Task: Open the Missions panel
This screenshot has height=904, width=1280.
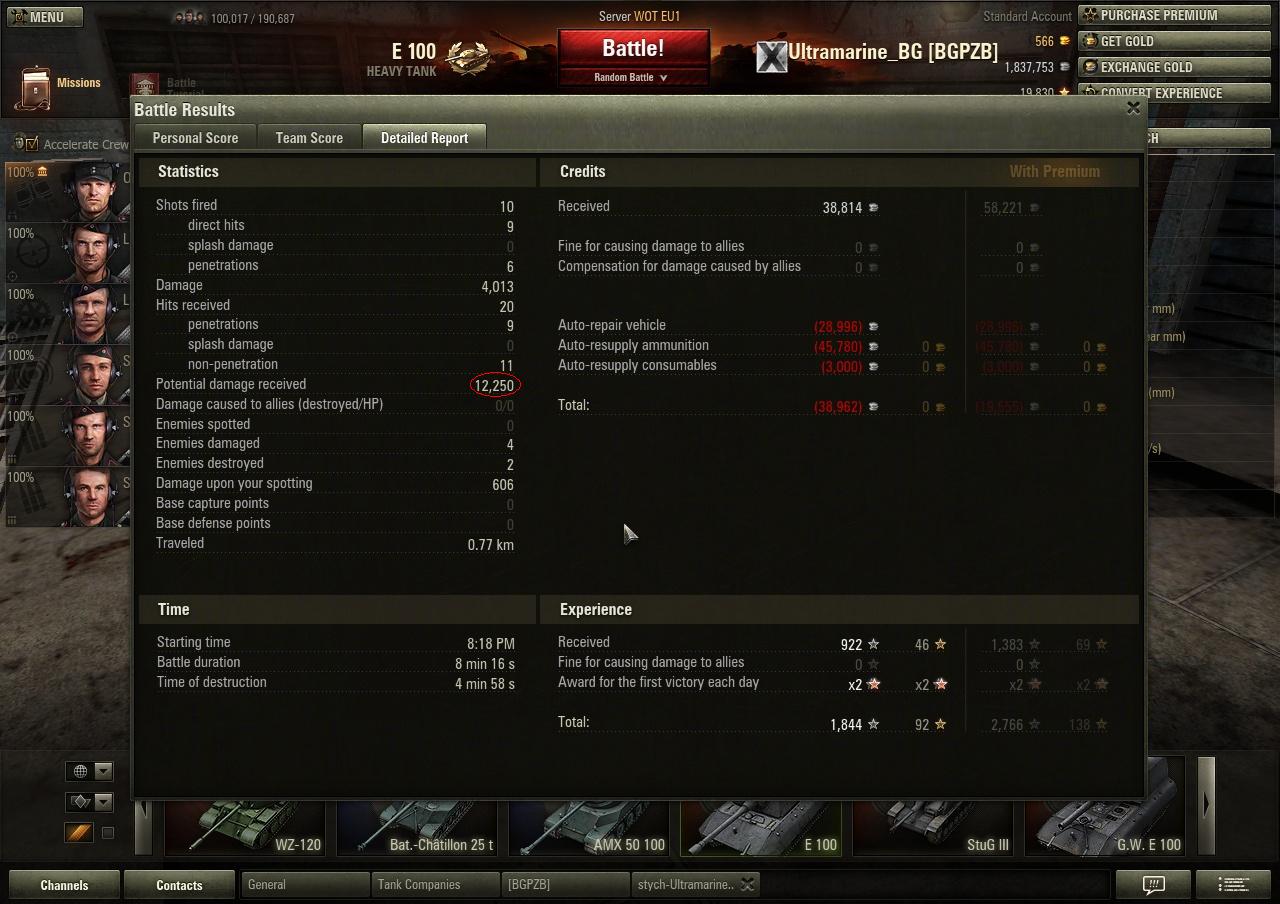Action: (x=59, y=86)
